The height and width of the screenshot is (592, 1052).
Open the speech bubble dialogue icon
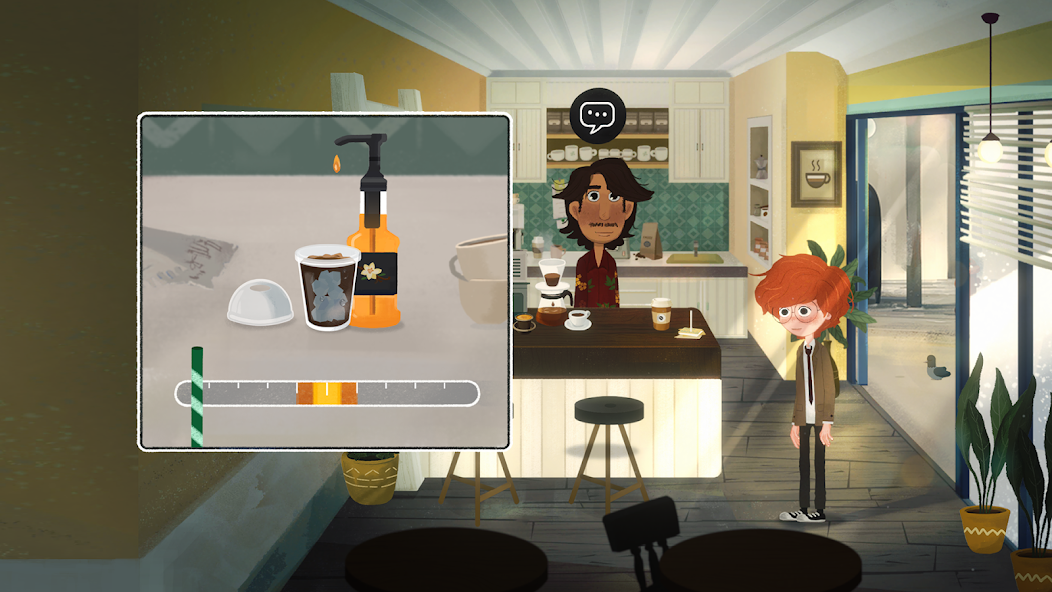click(x=597, y=117)
